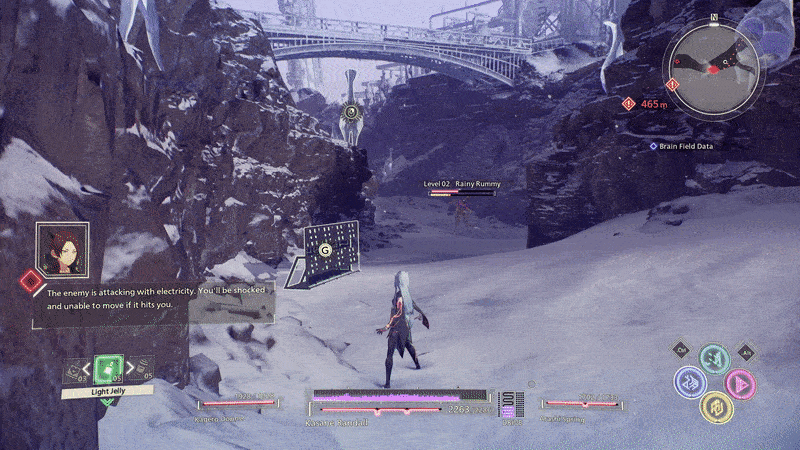Activate the yellow SAS ability circle
The image size is (800, 450).
[715, 407]
